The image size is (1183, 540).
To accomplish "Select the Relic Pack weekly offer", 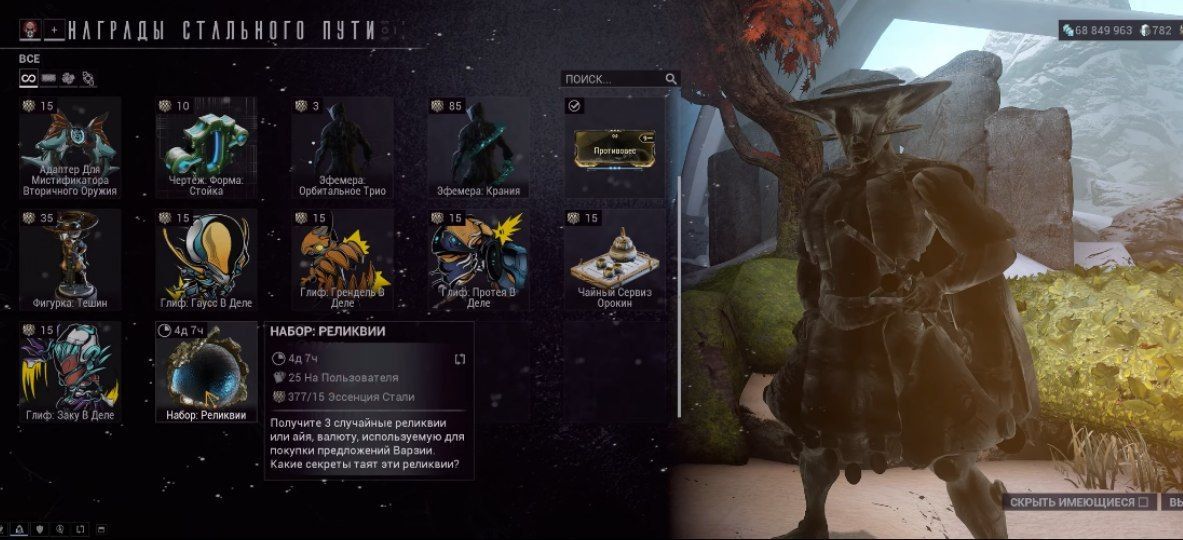I will (206, 372).
